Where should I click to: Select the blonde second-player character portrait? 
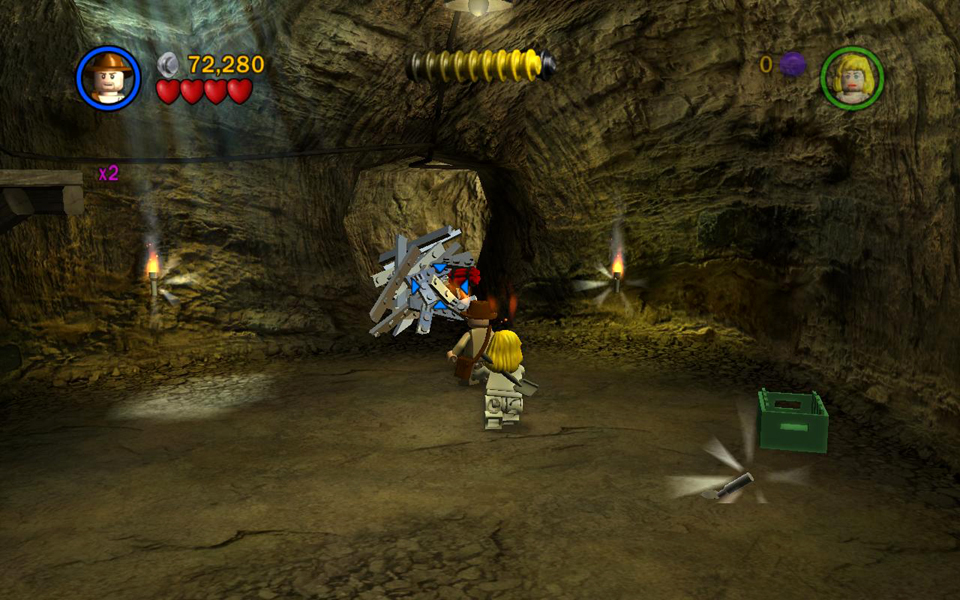pyautogui.click(x=852, y=77)
